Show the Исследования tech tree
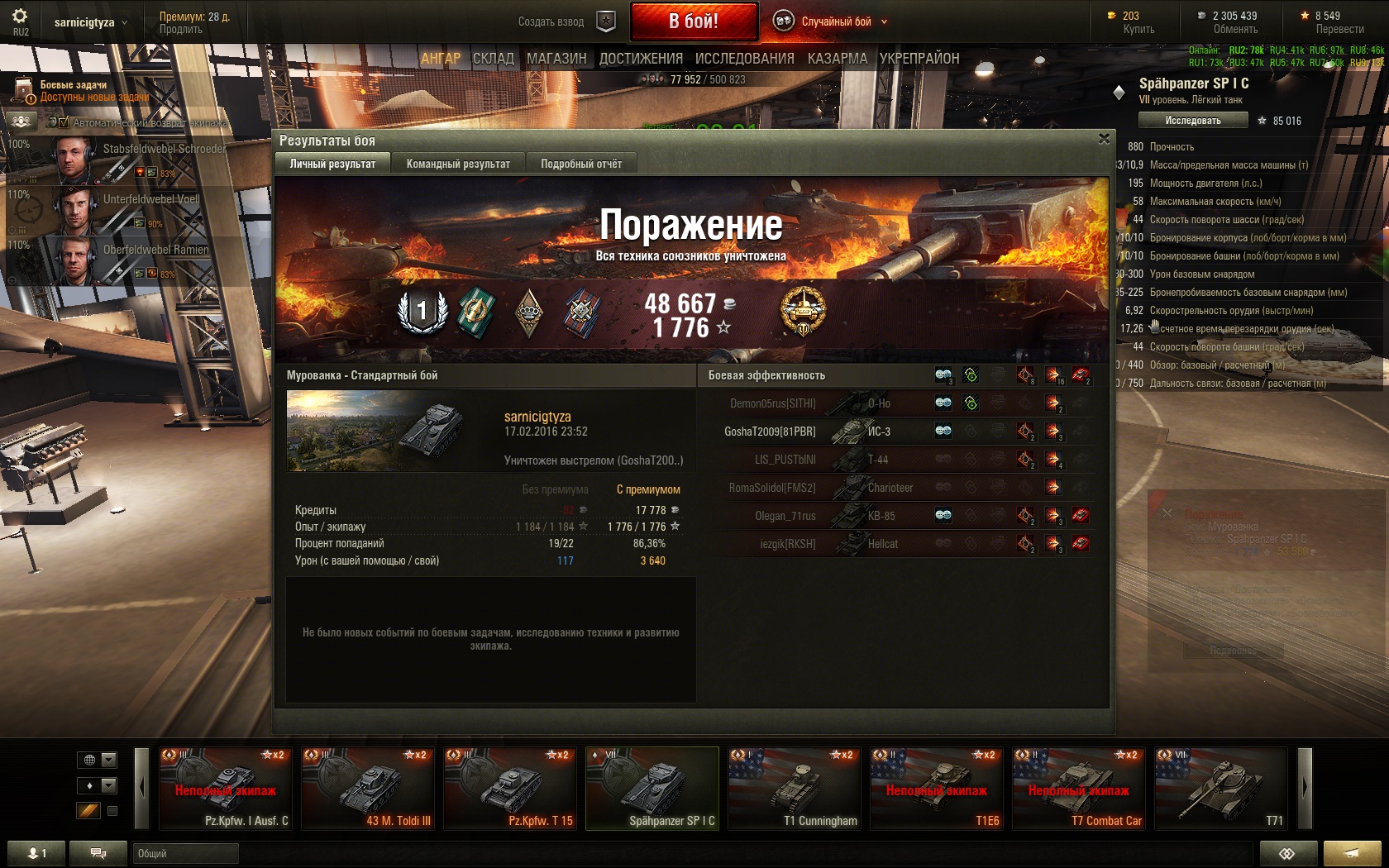1389x868 pixels. [x=744, y=59]
